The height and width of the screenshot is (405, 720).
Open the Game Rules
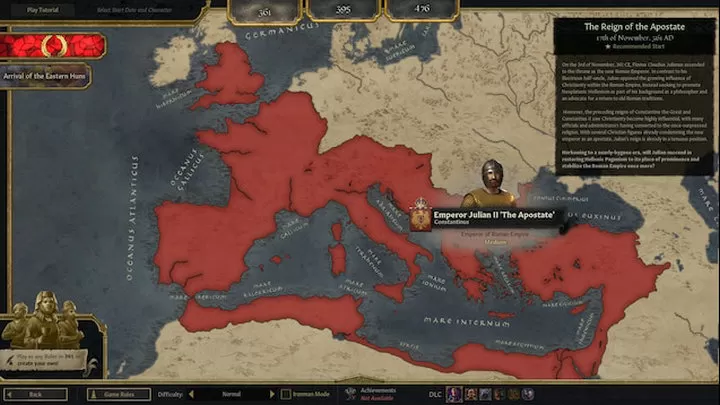[x=118, y=394]
